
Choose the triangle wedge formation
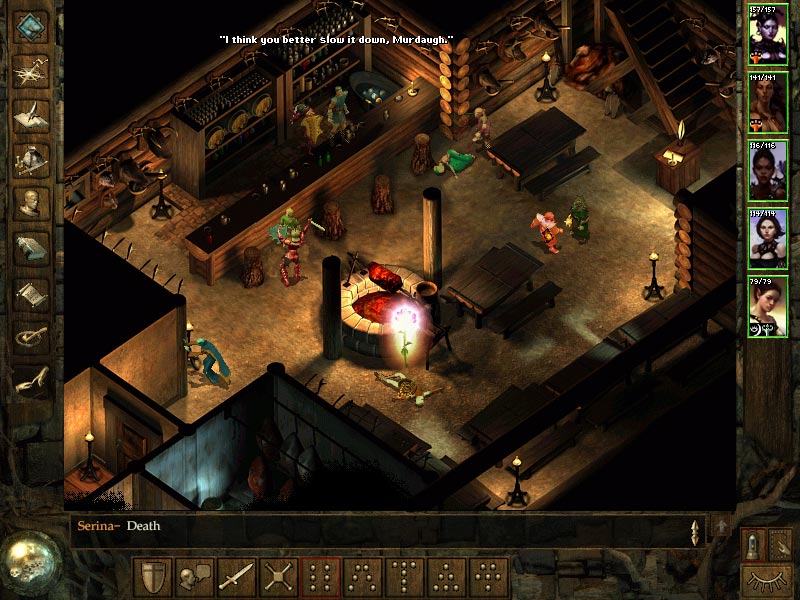[x=446, y=577]
